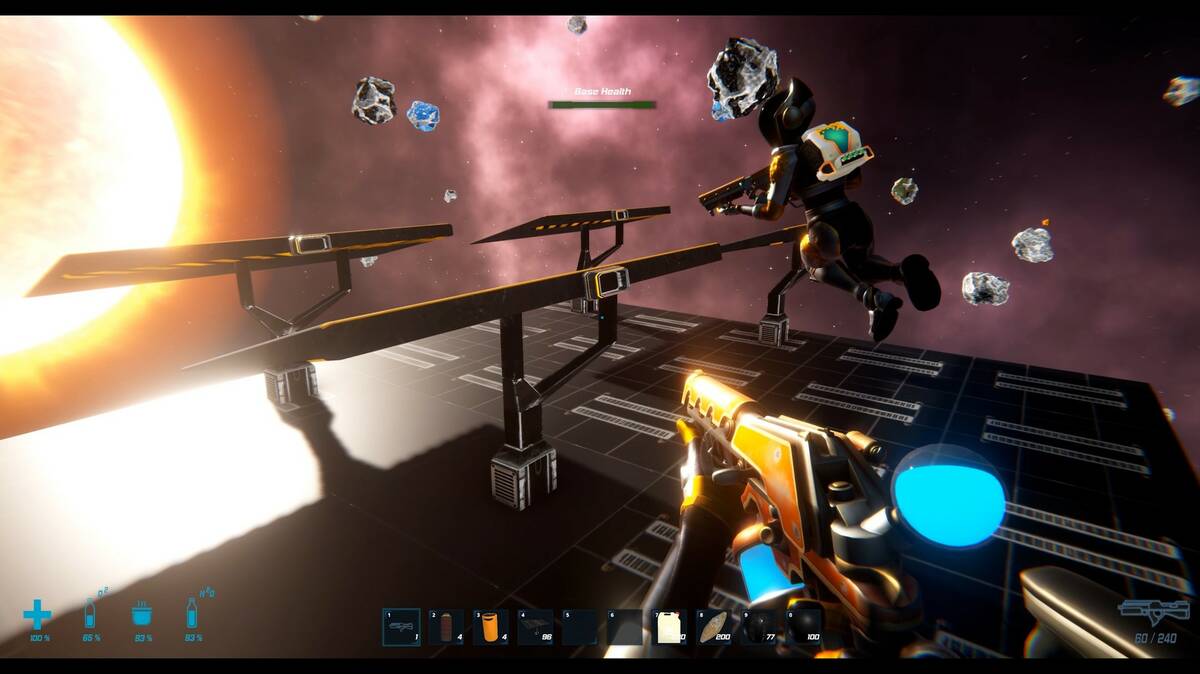The height and width of the screenshot is (674, 1200).
Task: Pick the dark sphere stack of 100
Action: tap(804, 627)
